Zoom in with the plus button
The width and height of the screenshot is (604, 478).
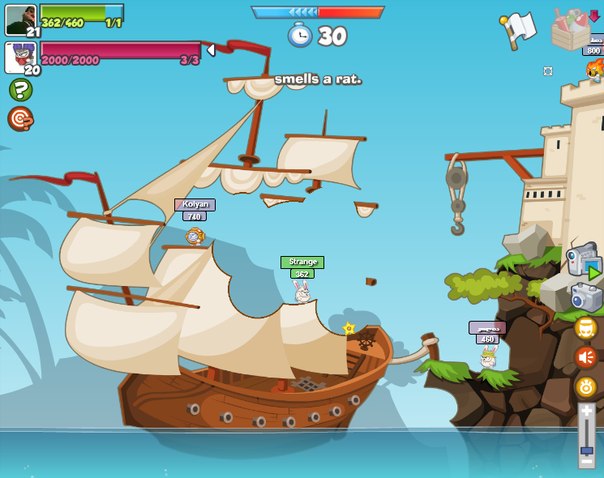pyautogui.click(x=587, y=411)
